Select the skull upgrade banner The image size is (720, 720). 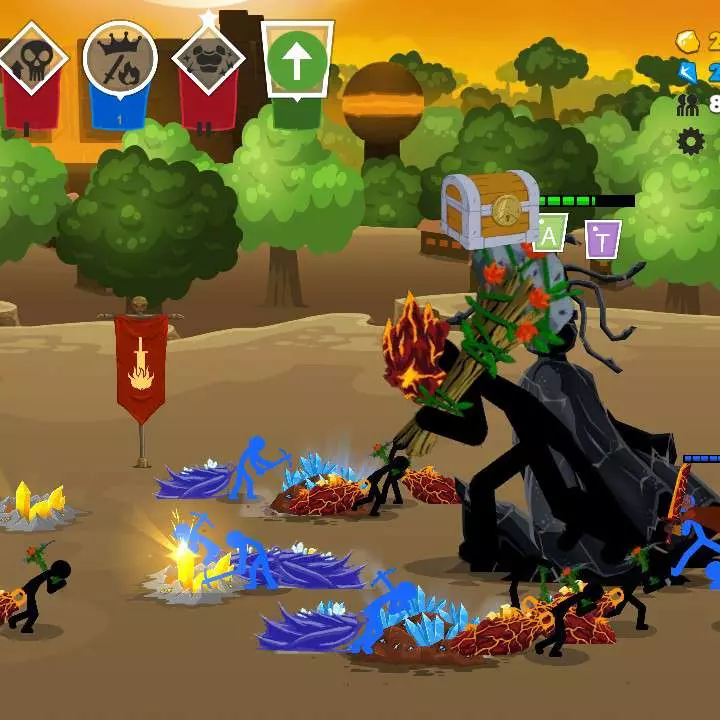pyautogui.click(x=30, y=62)
